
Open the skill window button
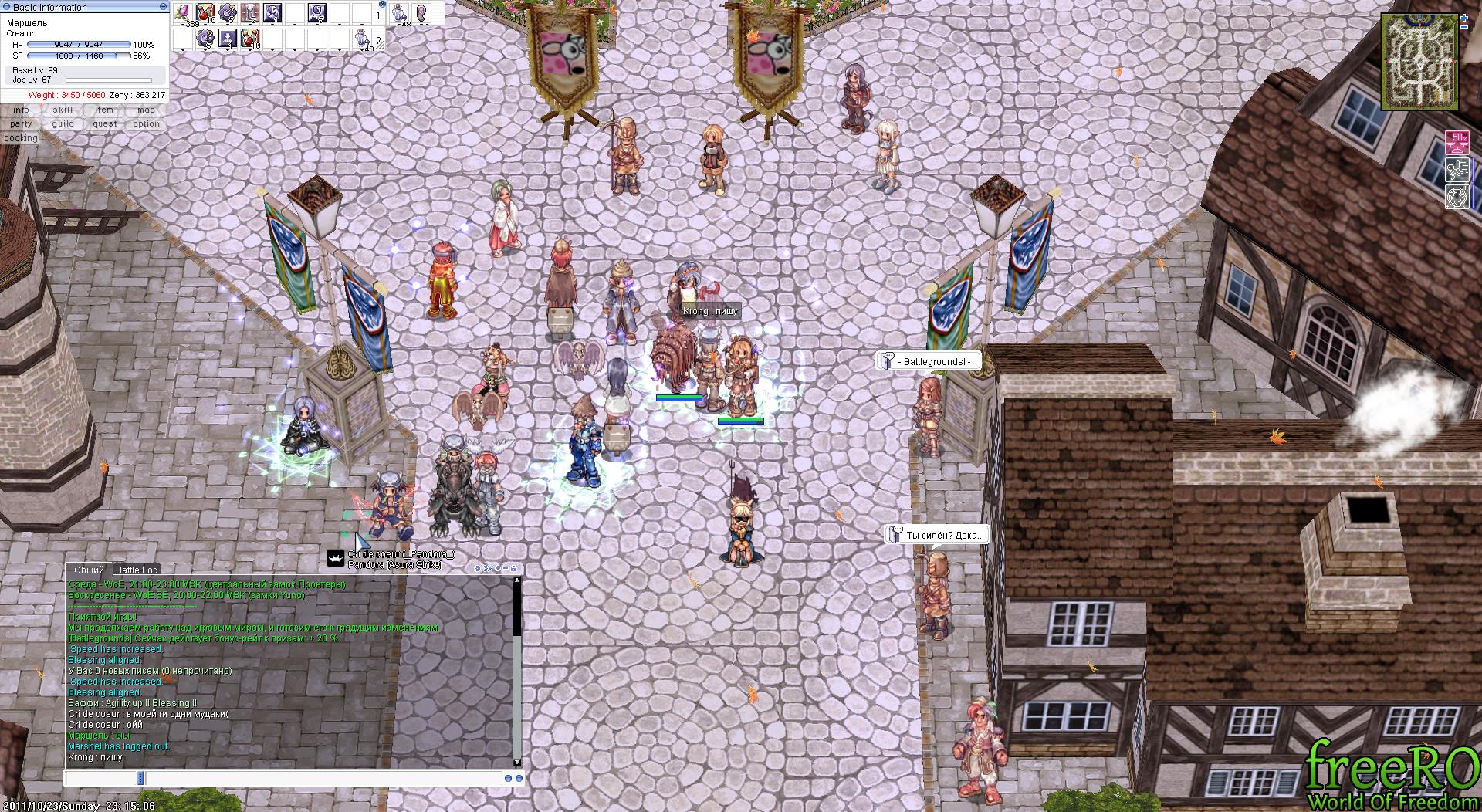[63, 110]
